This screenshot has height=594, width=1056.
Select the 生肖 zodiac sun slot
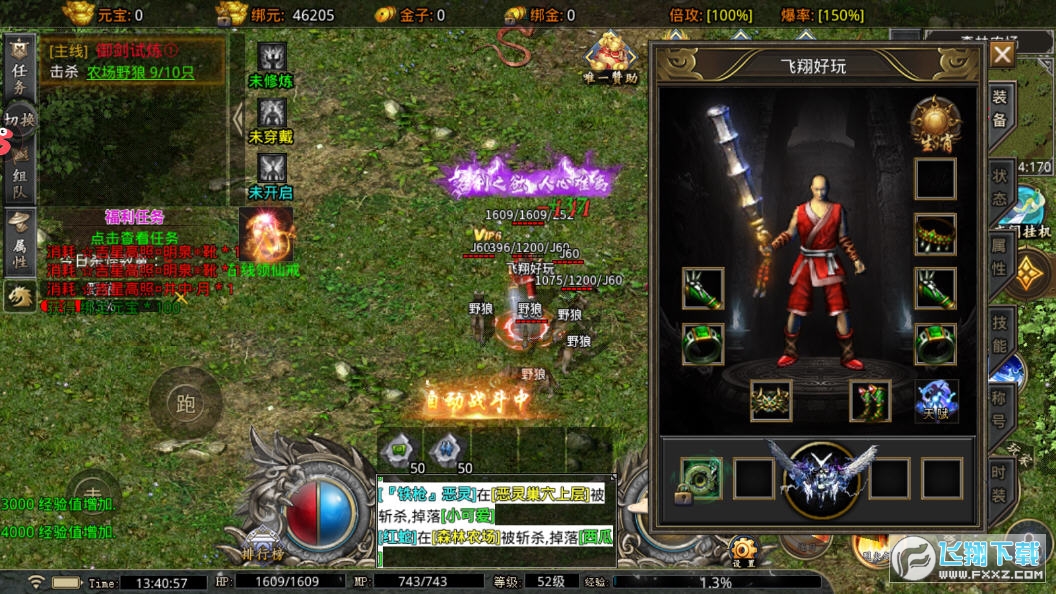pyautogui.click(x=935, y=124)
